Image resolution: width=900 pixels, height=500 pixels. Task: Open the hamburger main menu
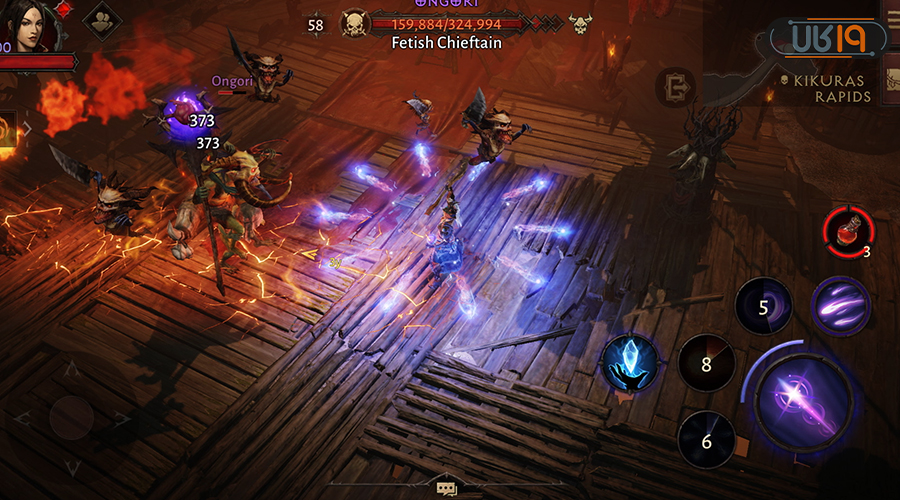point(890,18)
